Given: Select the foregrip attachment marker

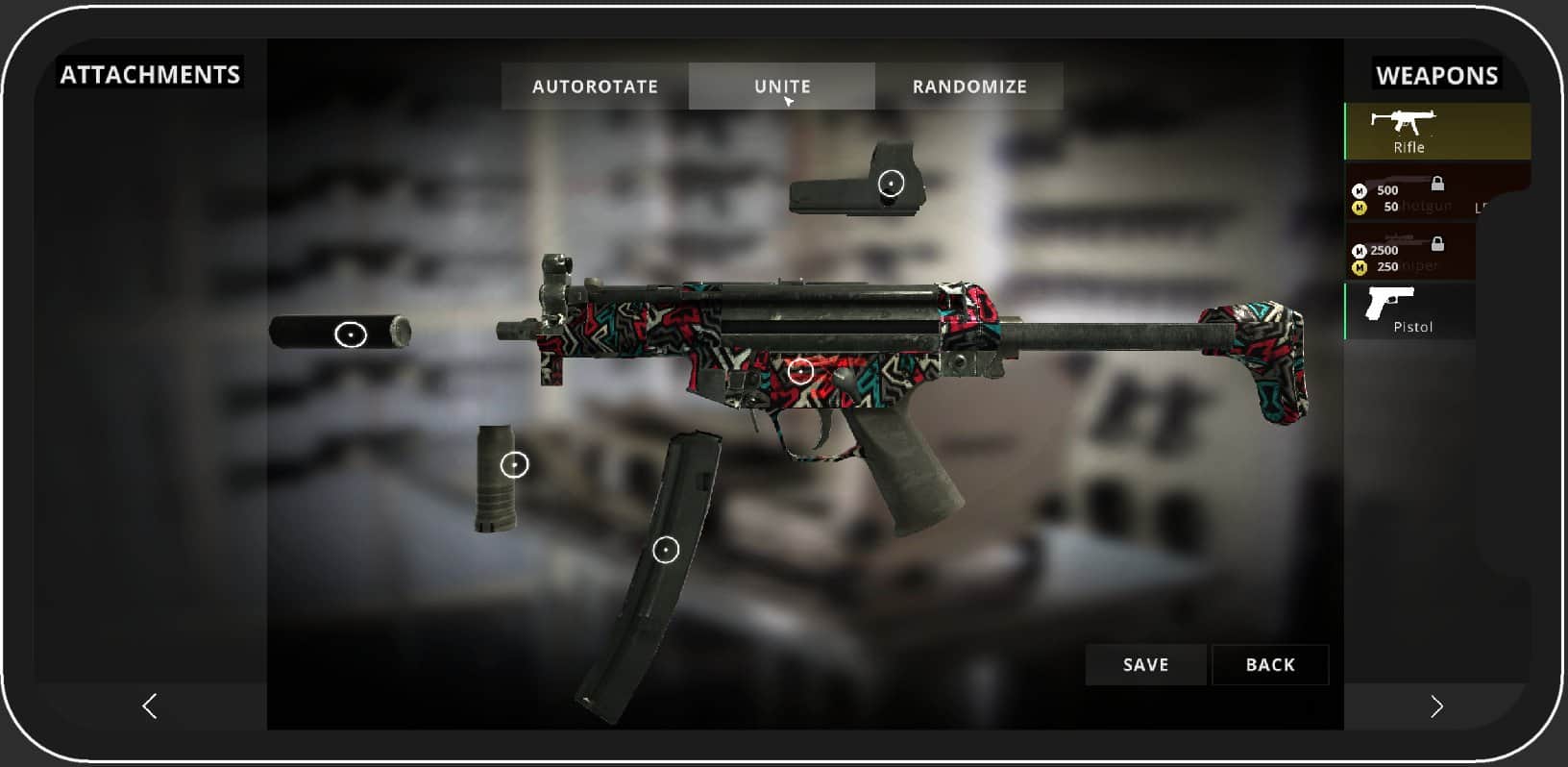Looking at the screenshot, I should 515,465.
